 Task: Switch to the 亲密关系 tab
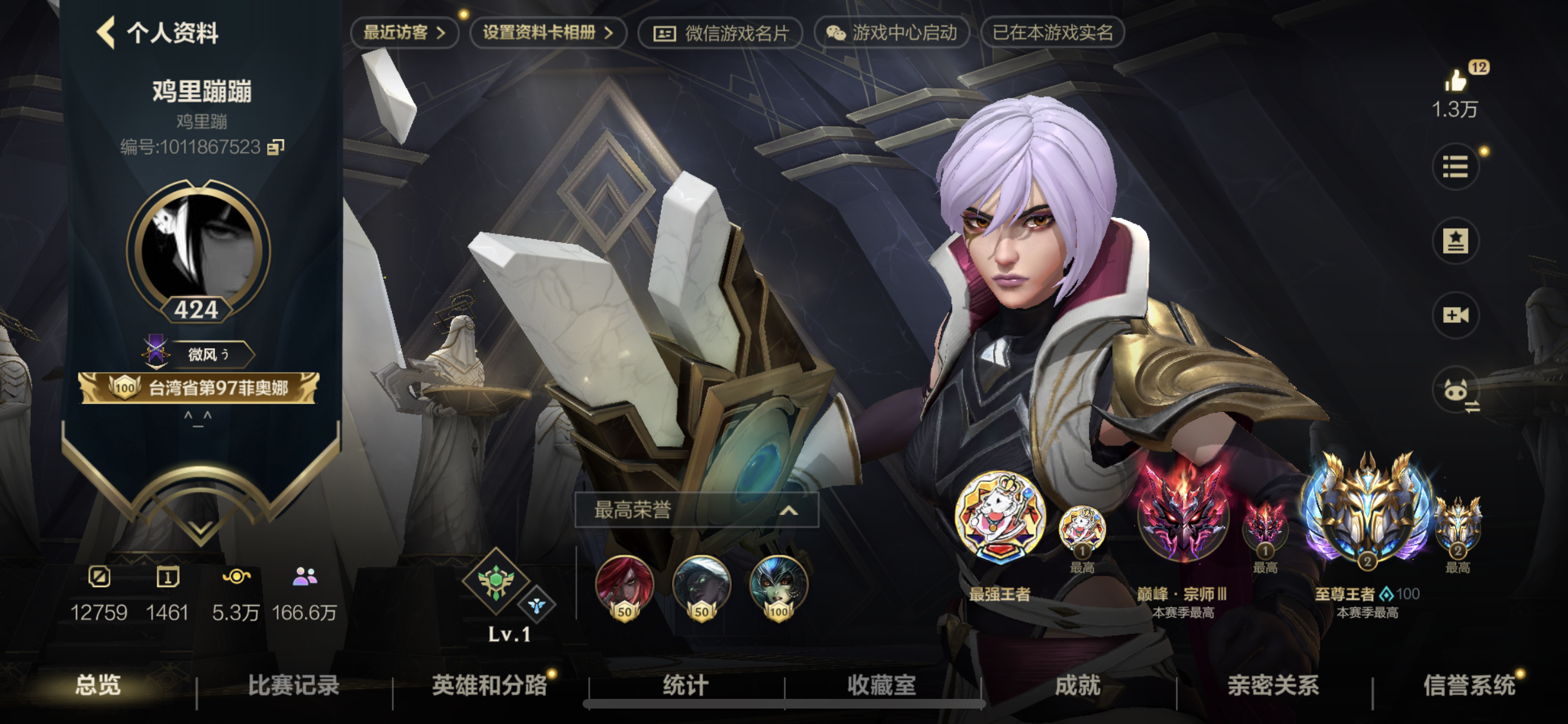point(1273,685)
